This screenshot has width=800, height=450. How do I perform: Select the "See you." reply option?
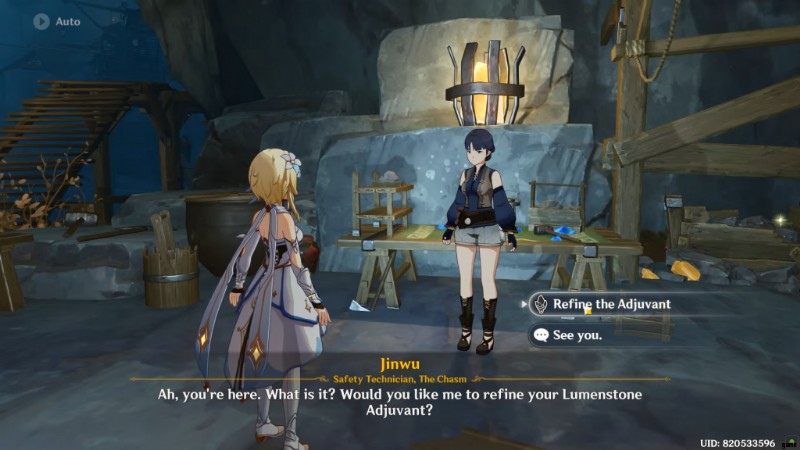point(580,335)
